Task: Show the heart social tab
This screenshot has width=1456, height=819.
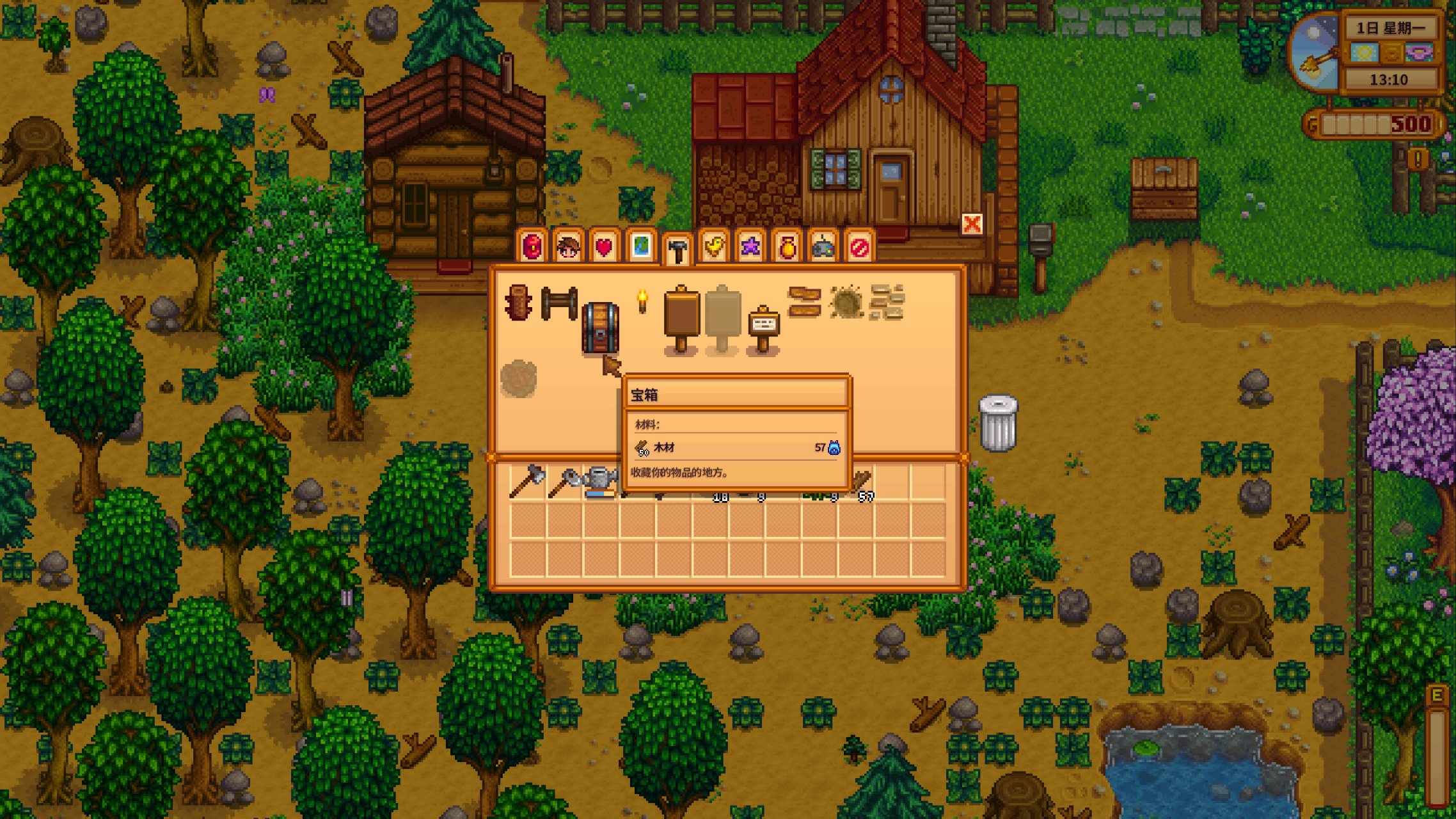Action: [x=604, y=246]
